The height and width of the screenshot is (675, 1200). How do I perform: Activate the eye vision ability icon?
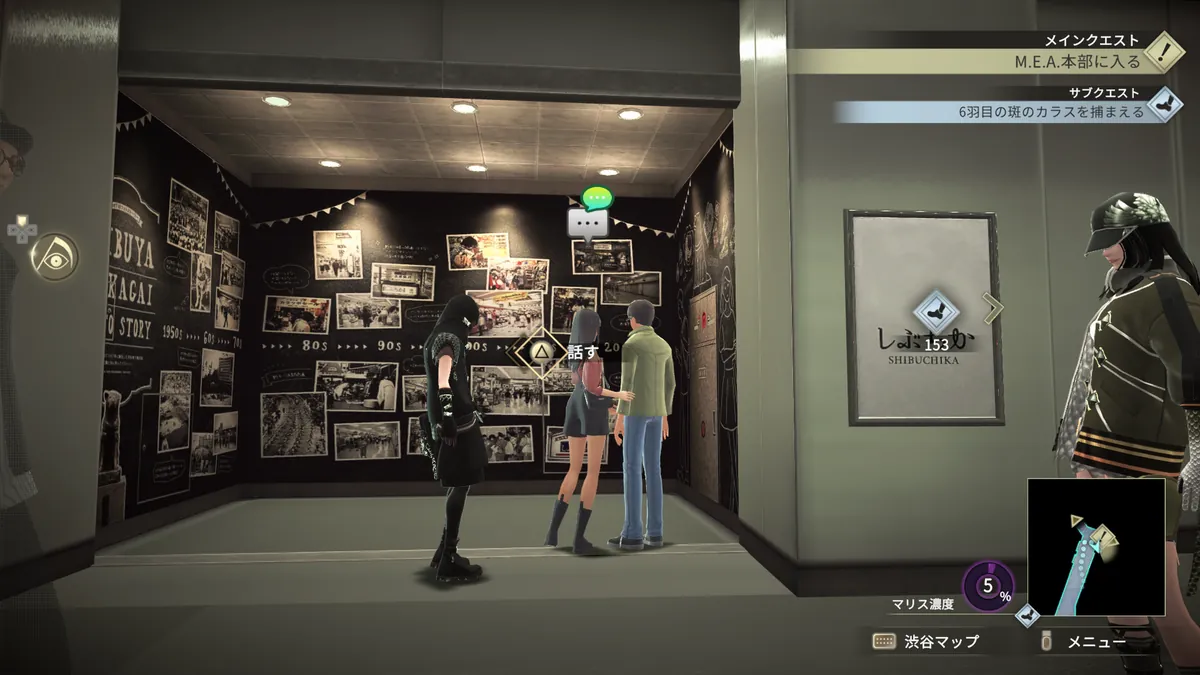click(53, 256)
